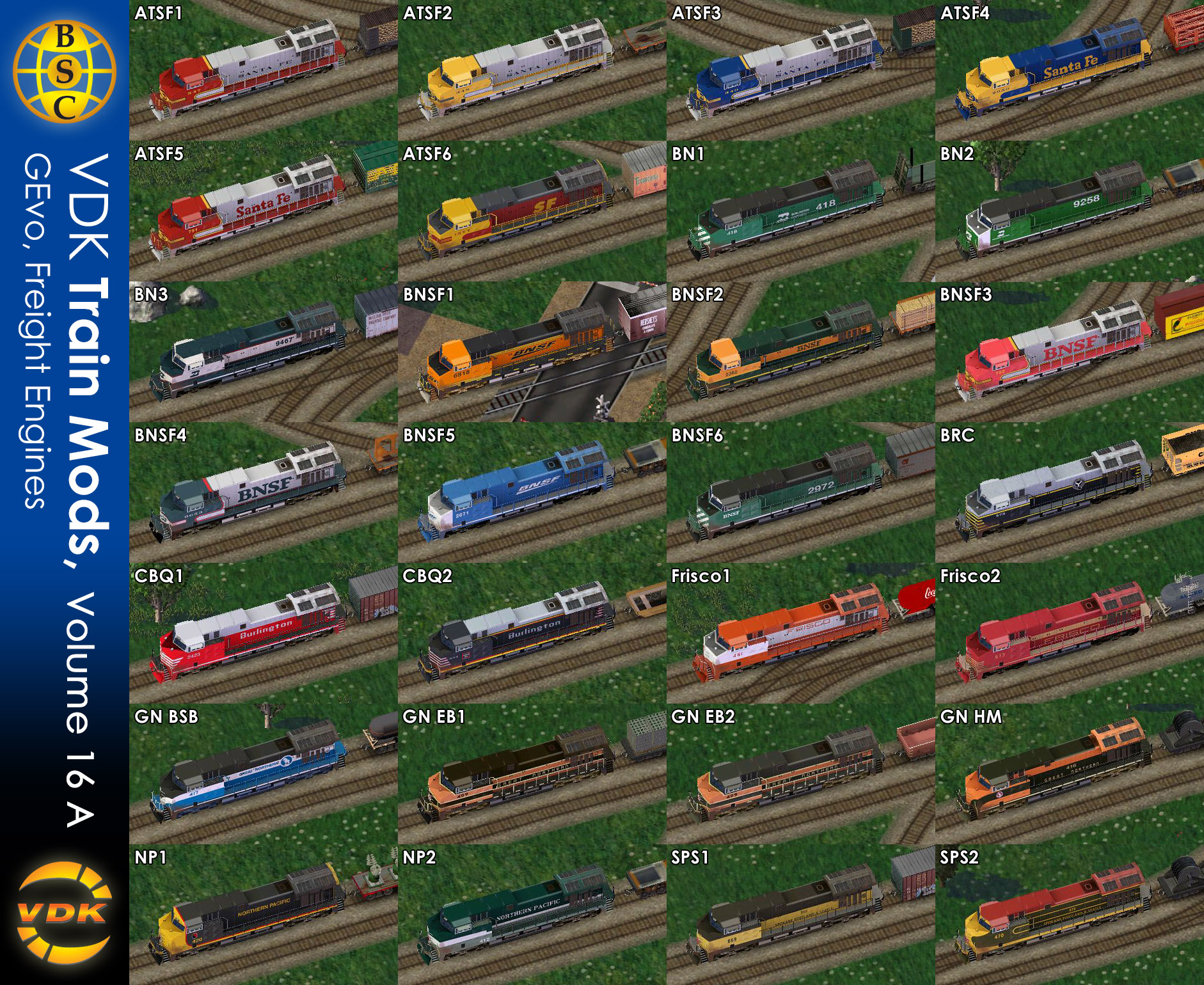Choose the ATSF4 blue Santa Fe tile
Screen dimensions: 1204x985
point(1069,70)
